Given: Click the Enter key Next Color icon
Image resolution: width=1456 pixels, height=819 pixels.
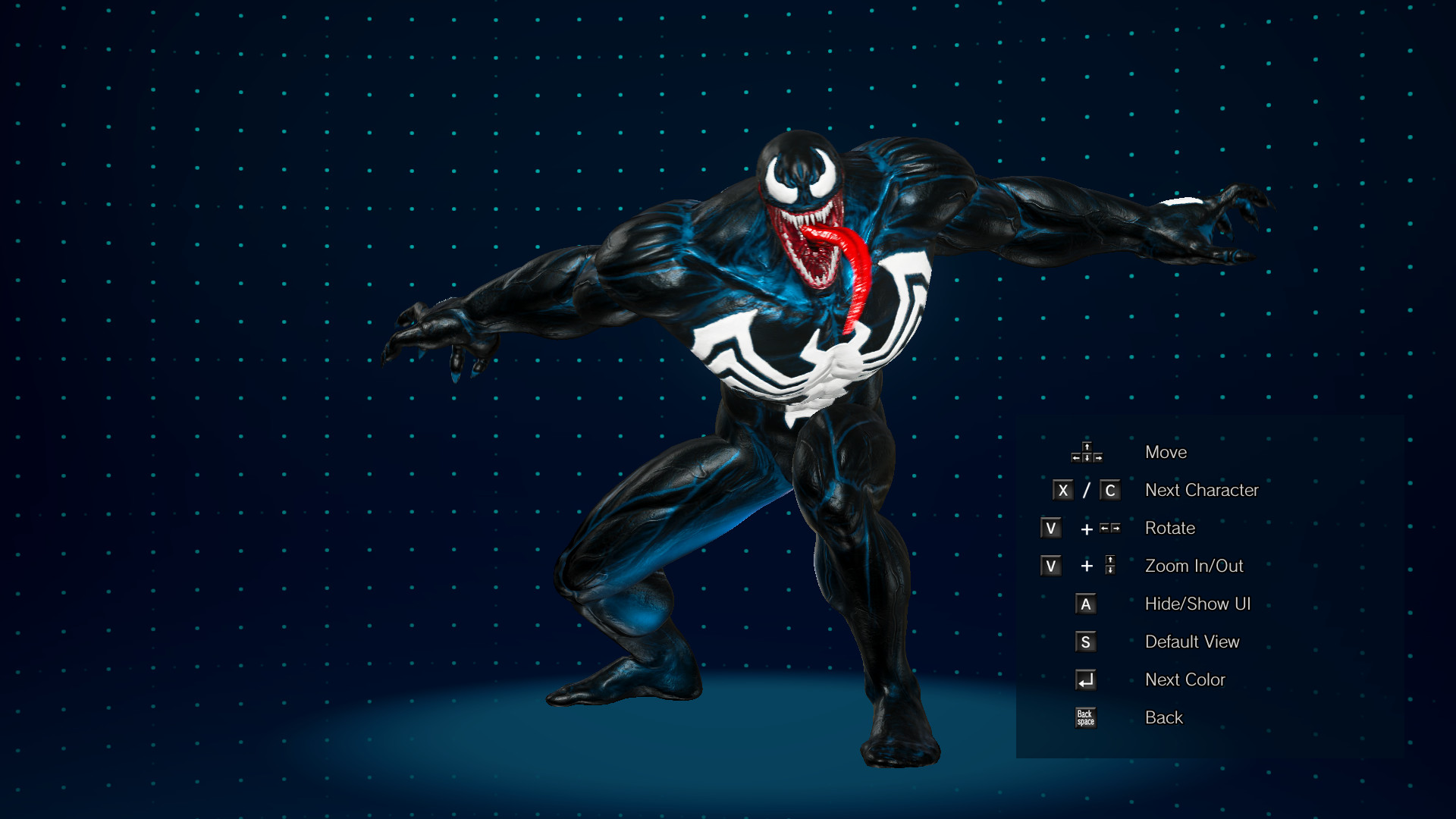Looking at the screenshot, I should 1086,679.
